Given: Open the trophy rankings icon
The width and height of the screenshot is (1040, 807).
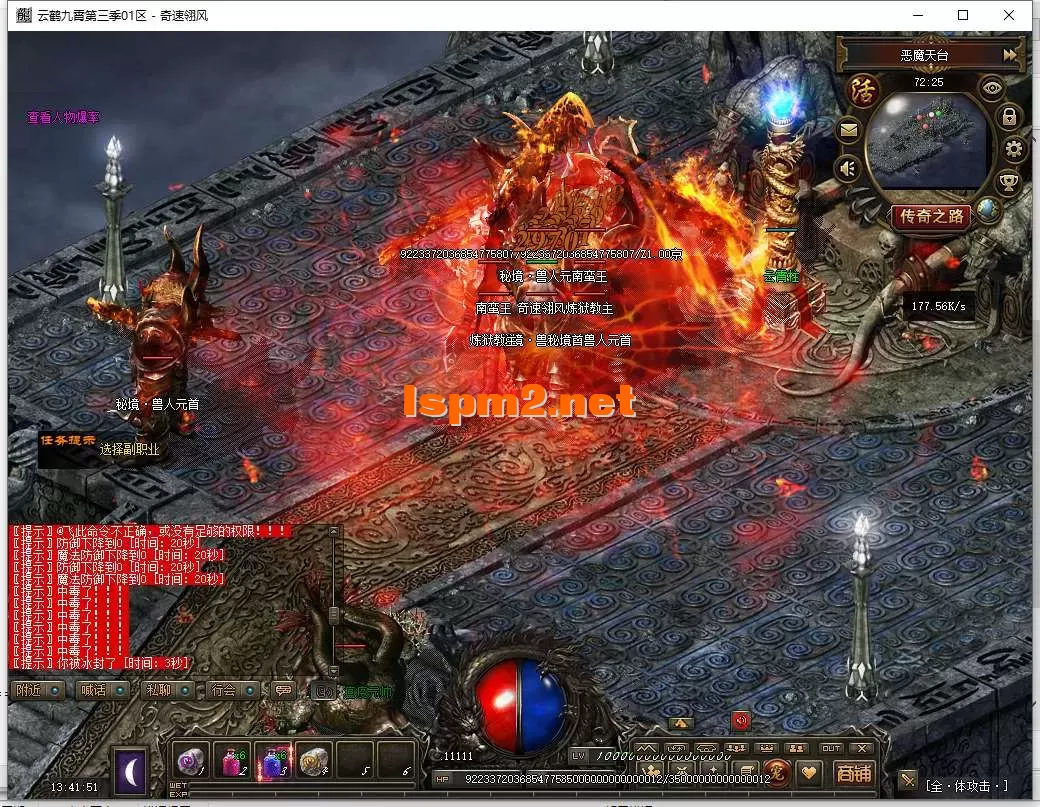Looking at the screenshot, I should 1010,182.
